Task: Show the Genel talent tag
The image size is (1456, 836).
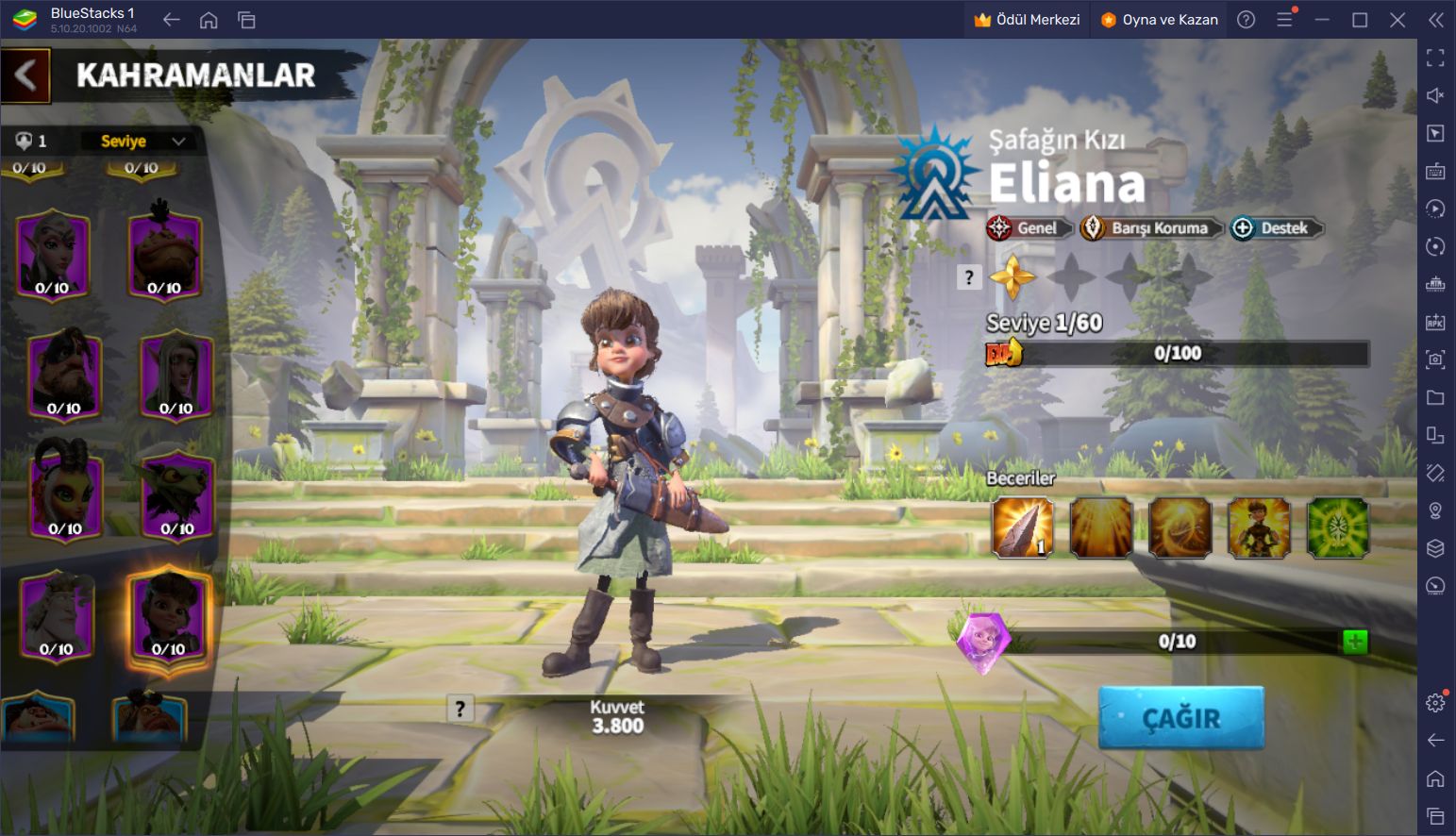Action: (1029, 228)
